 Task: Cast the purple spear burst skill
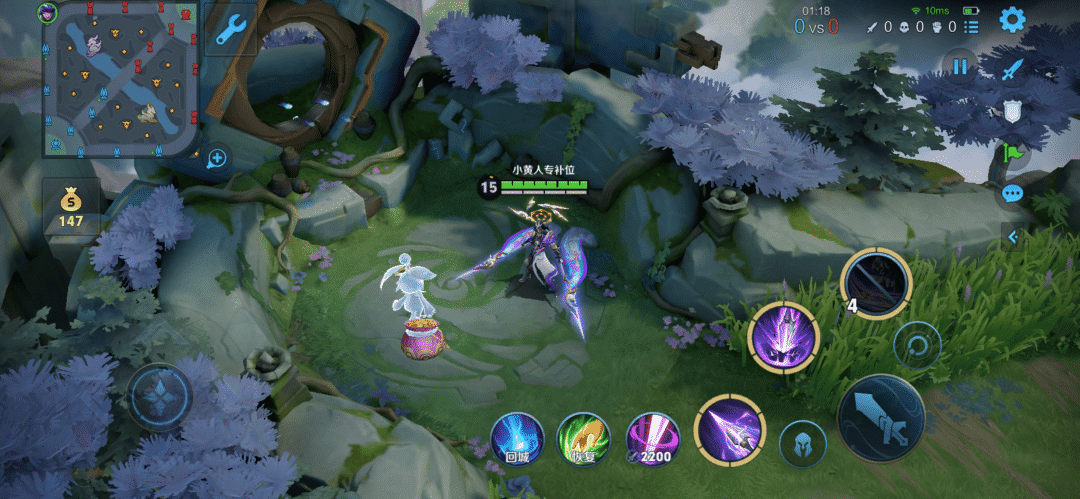pos(784,337)
